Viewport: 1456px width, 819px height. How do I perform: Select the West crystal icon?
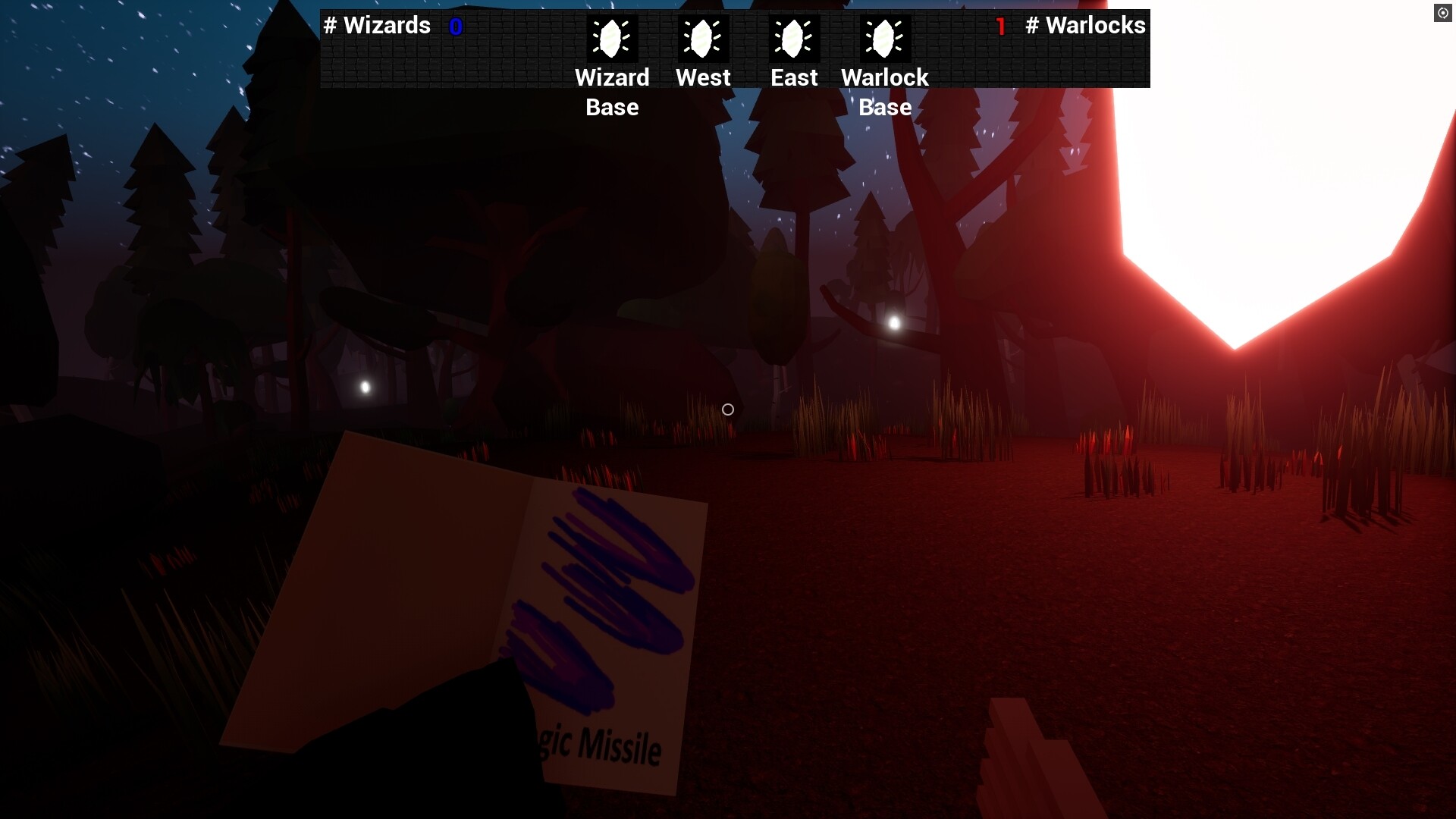(703, 39)
